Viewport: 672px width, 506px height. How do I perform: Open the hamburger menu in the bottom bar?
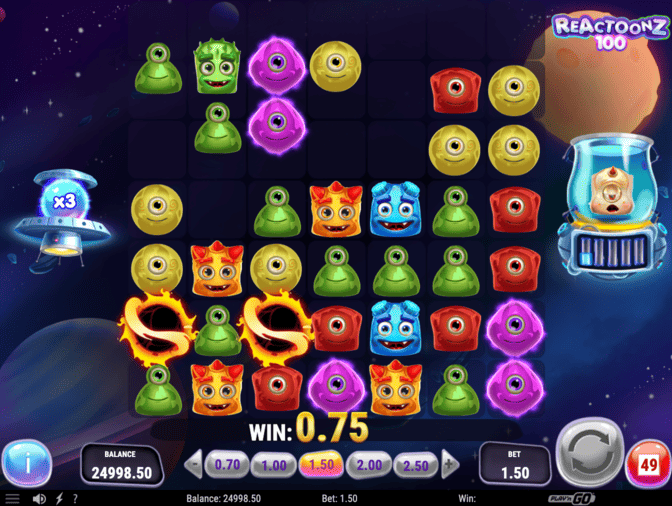tap(13, 498)
